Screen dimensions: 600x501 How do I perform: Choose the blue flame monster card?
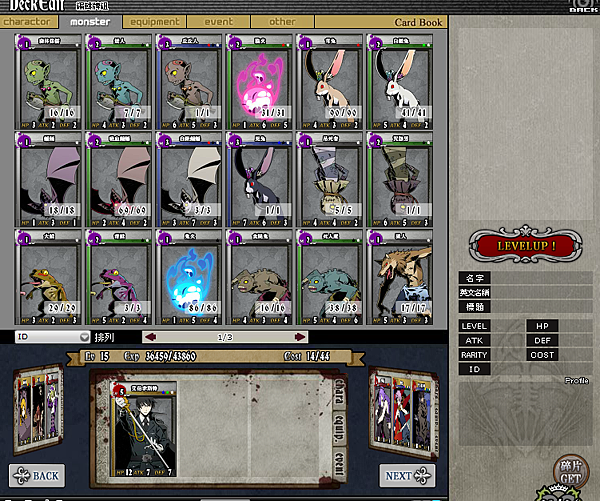coord(189,274)
